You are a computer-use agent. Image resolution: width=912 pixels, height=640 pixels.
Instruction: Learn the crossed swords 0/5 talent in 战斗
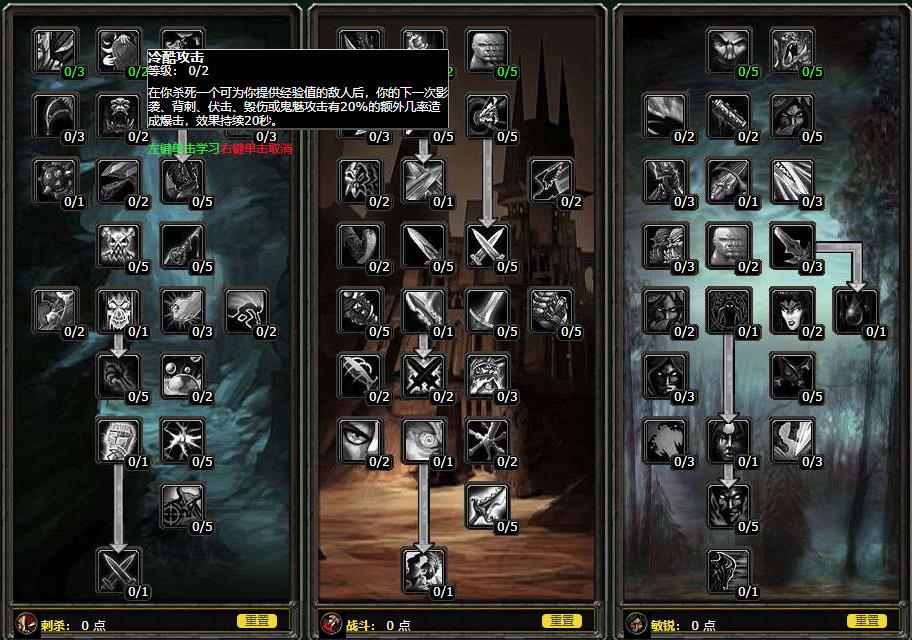[x=487, y=246]
